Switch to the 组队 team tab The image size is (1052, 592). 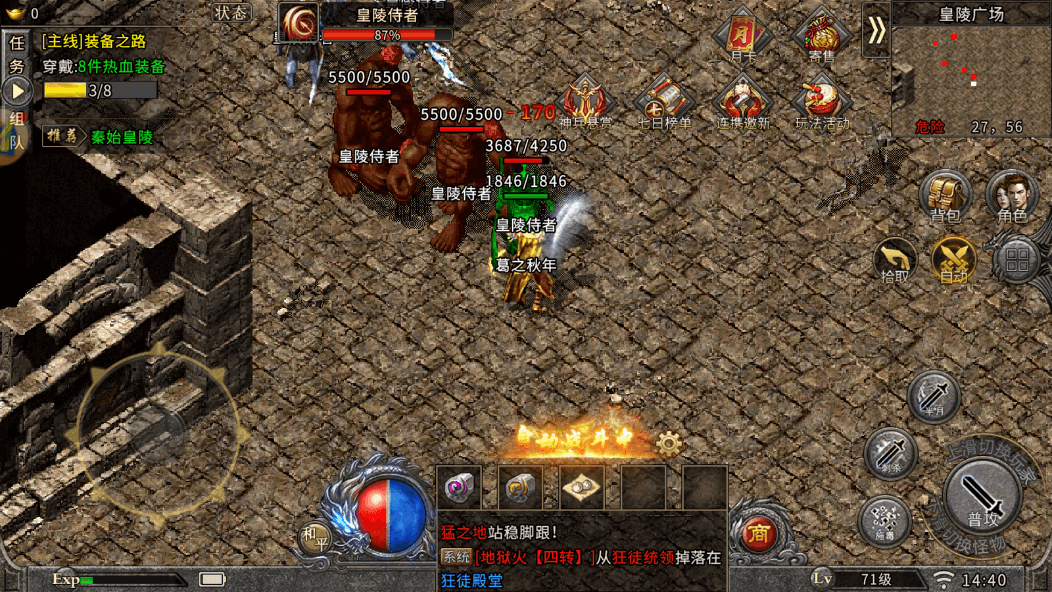[16, 130]
